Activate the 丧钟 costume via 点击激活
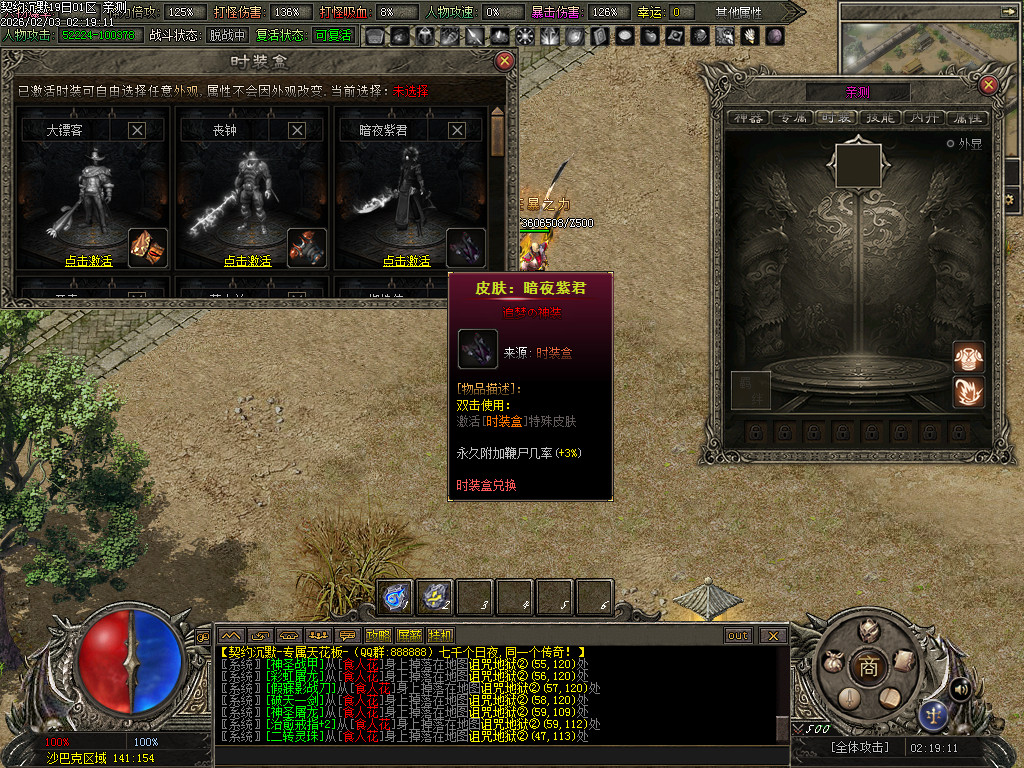The width and height of the screenshot is (1024, 768). pyautogui.click(x=249, y=261)
